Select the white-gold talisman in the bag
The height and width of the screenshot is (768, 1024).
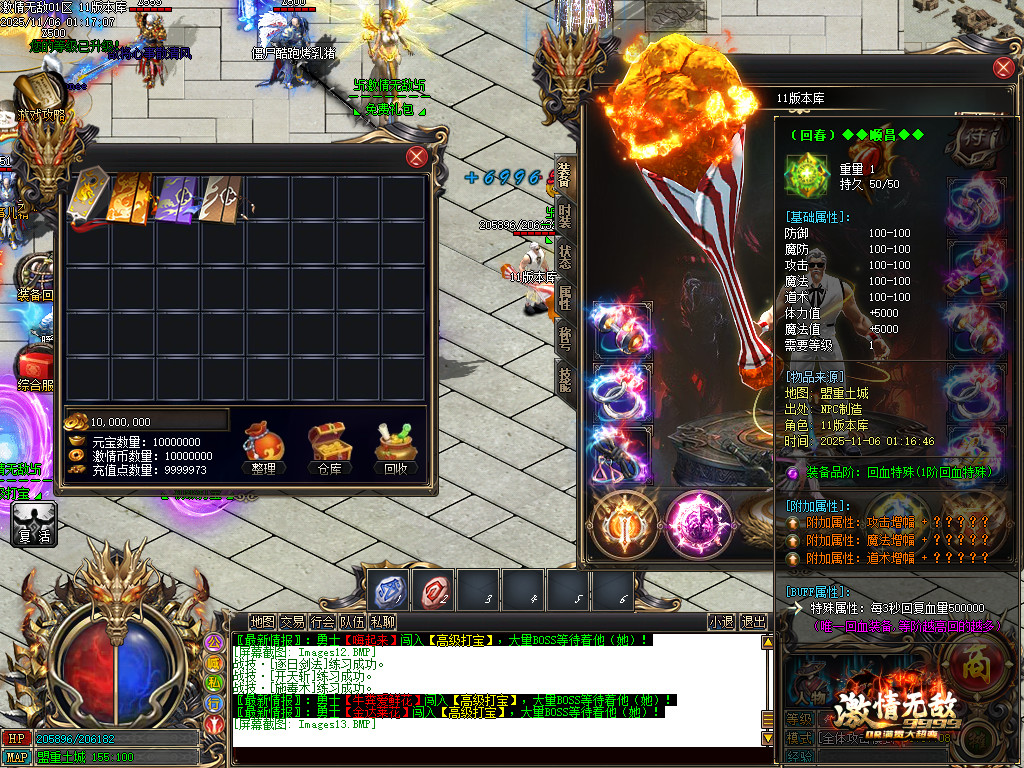[x=87, y=197]
